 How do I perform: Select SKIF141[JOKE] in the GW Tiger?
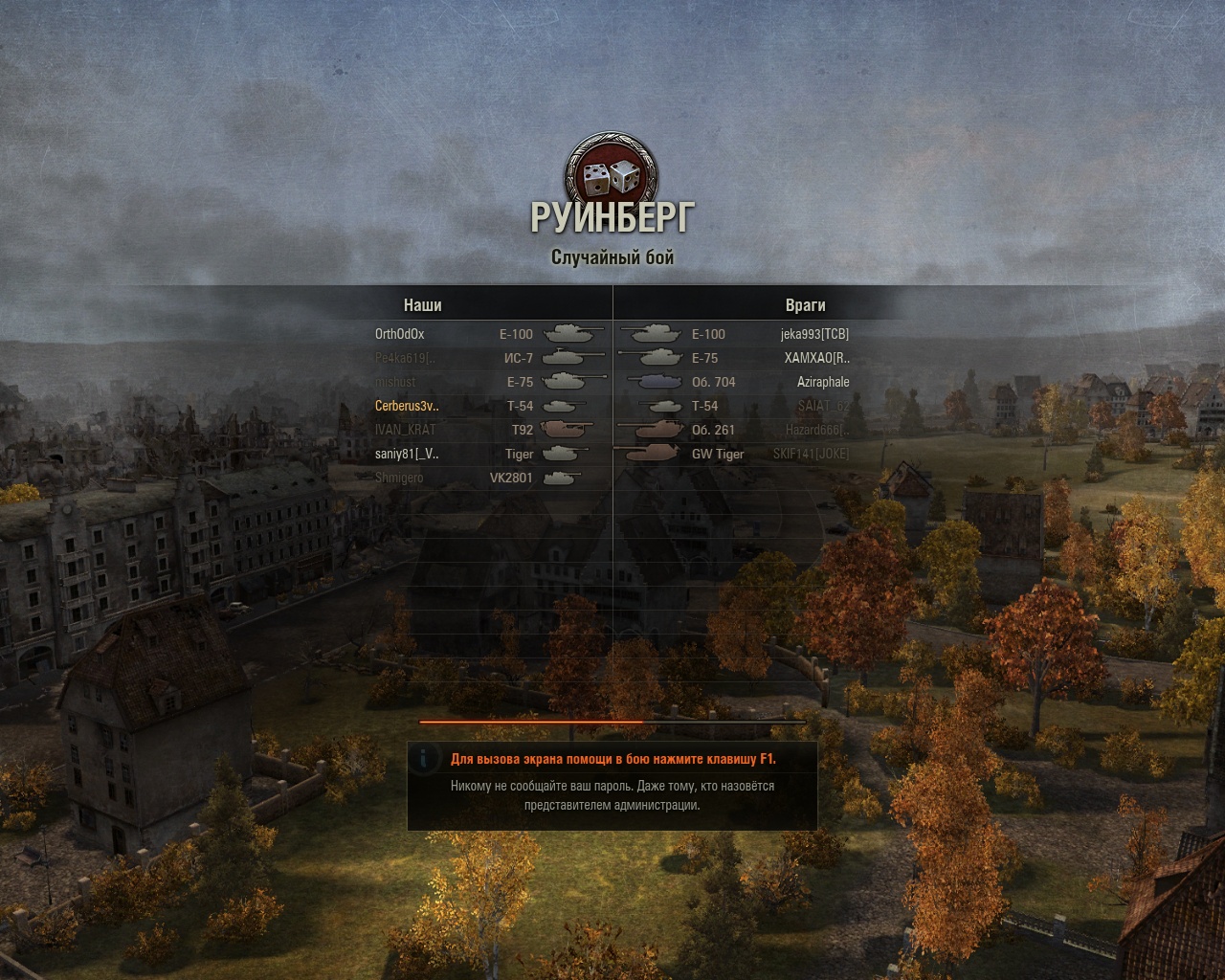(811, 454)
